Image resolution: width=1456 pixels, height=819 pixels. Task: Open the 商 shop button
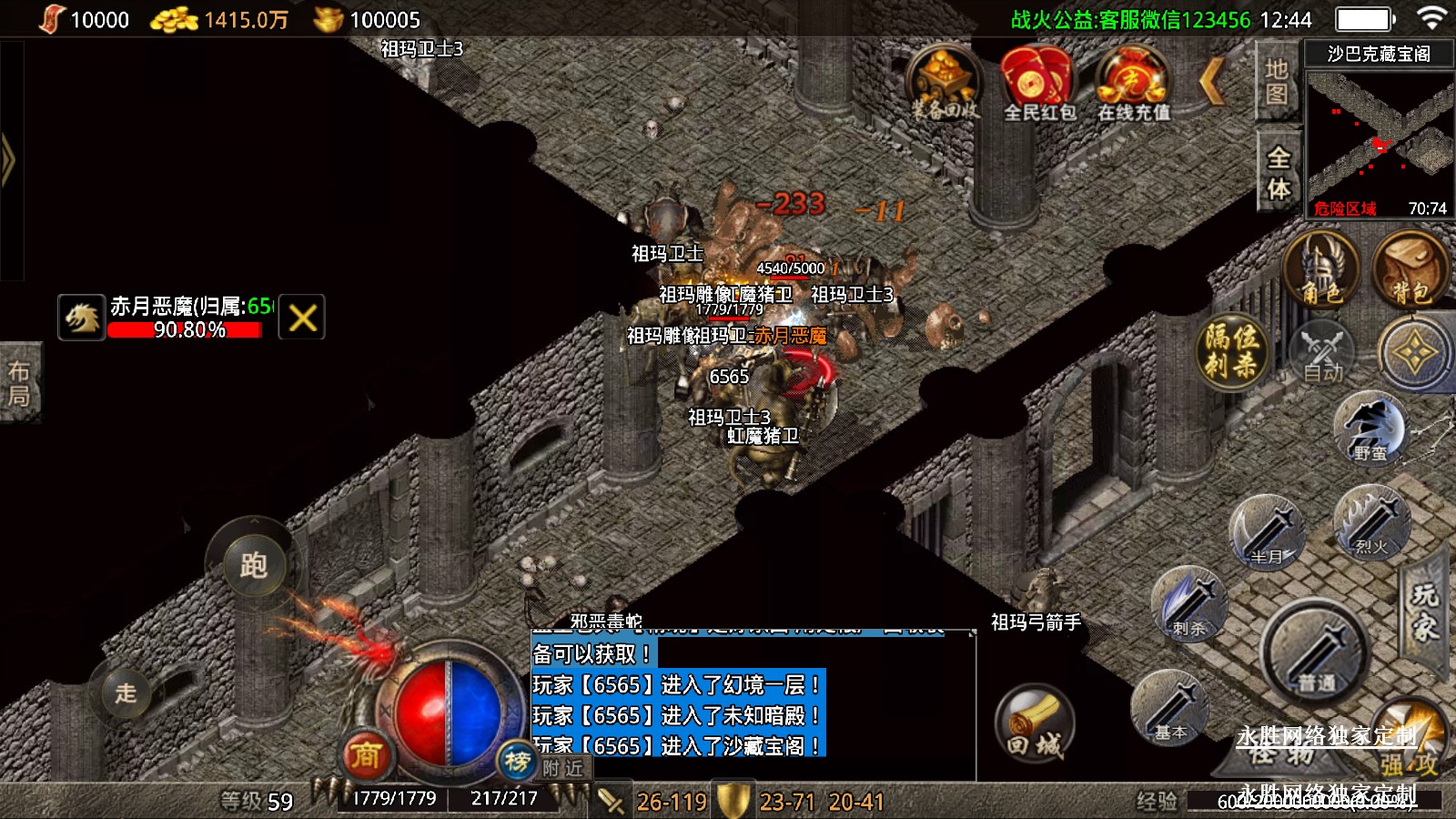click(366, 754)
